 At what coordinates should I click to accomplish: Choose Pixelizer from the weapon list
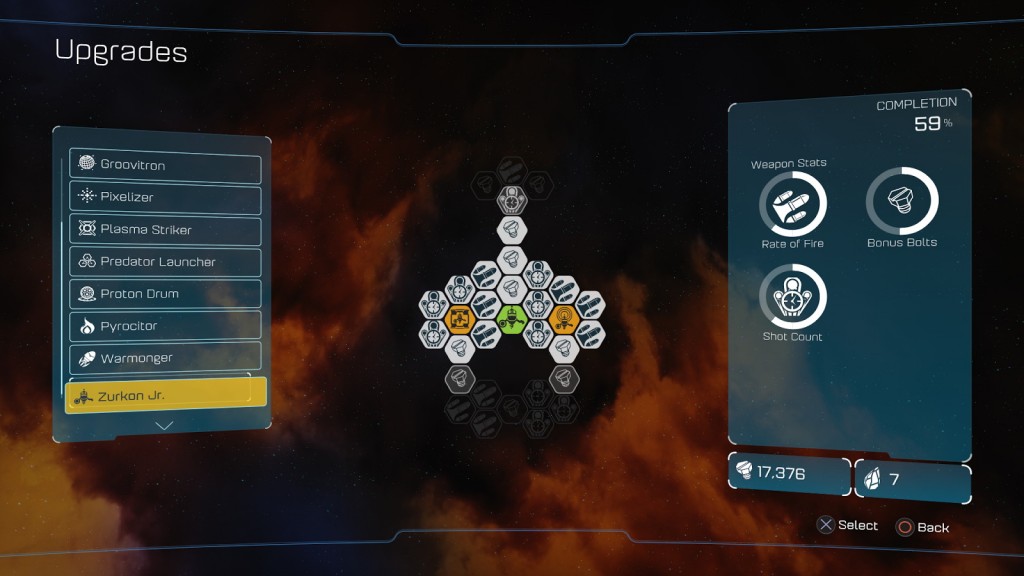point(165,197)
